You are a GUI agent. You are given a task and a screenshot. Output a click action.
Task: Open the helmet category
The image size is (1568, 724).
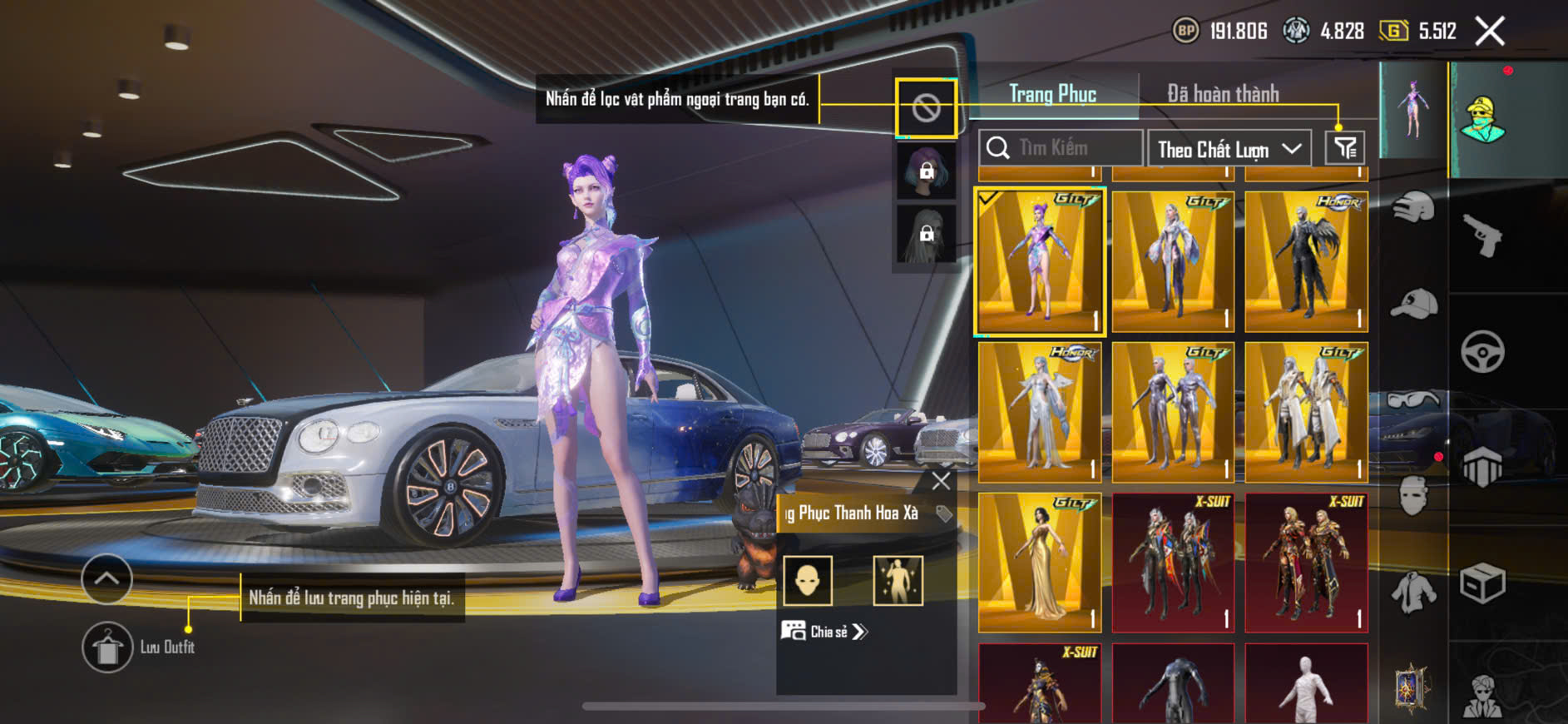[x=1413, y=206]
